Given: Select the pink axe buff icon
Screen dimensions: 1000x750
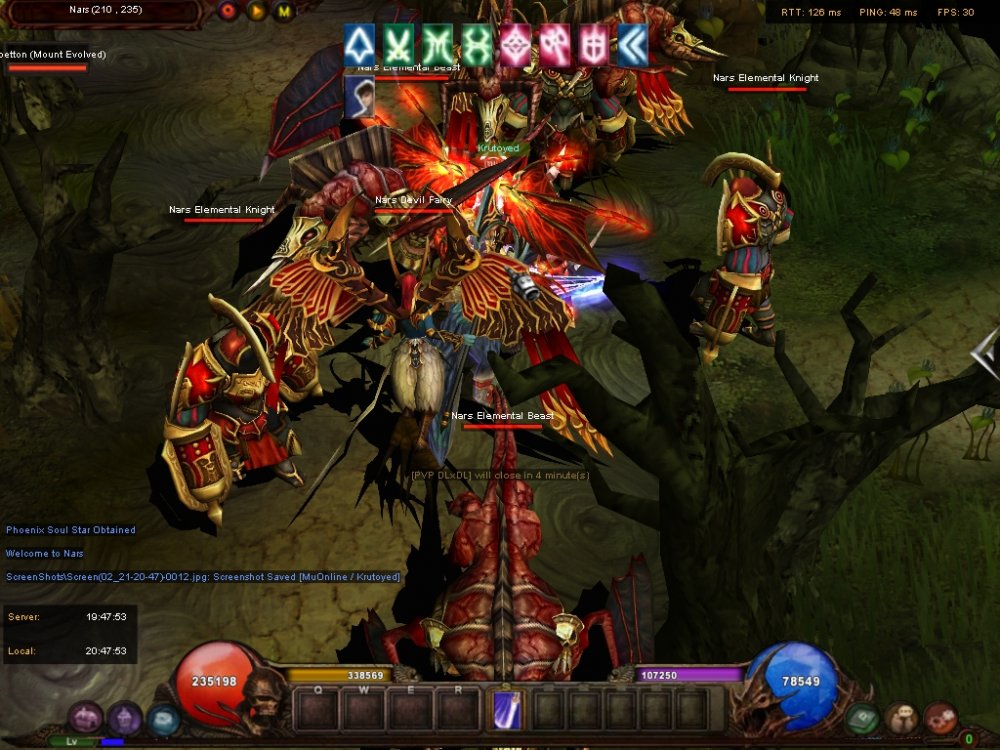Looking at the screenshot, I should coord(554,45).
